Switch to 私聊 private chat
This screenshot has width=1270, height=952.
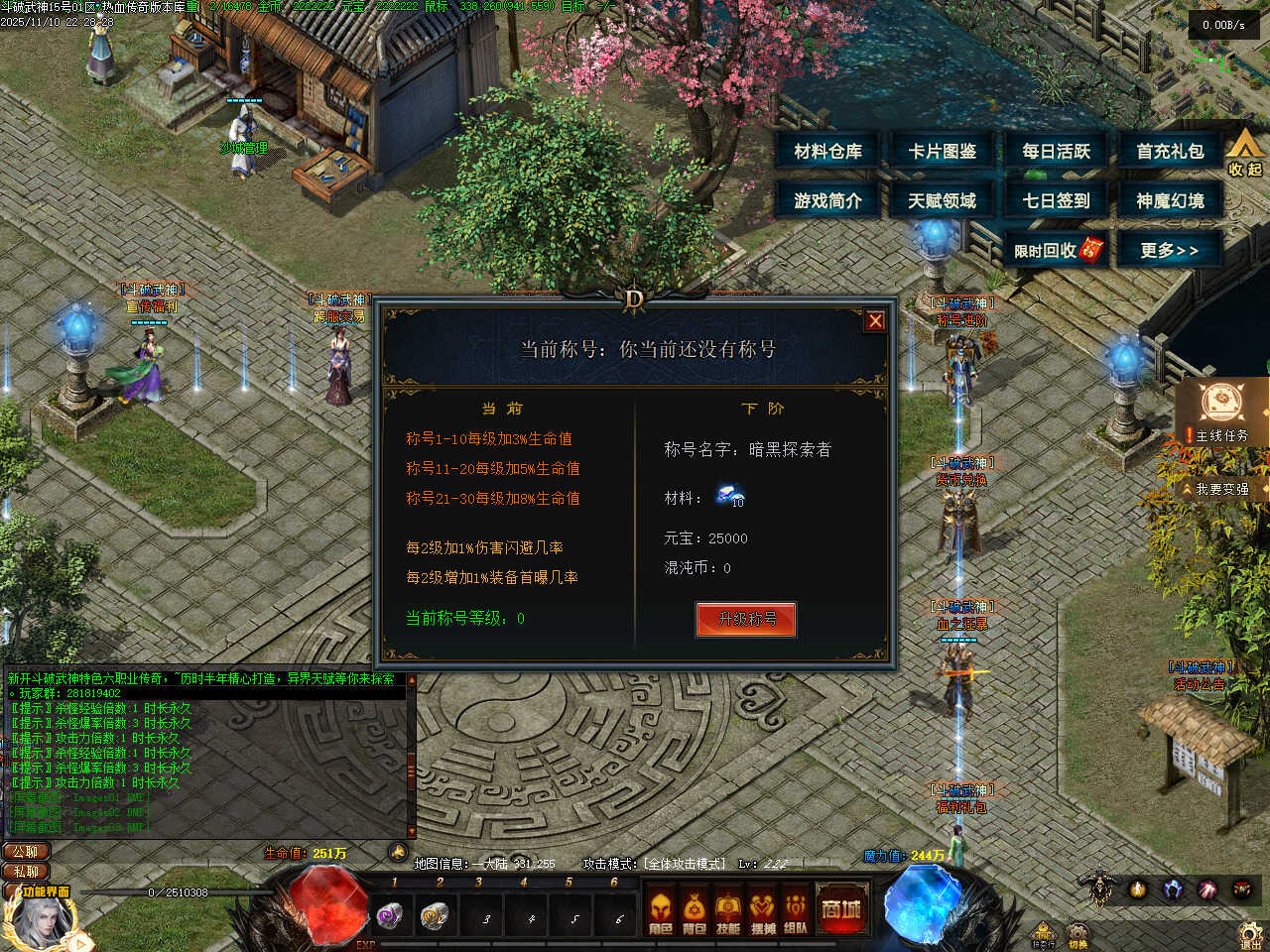[26, 872]
